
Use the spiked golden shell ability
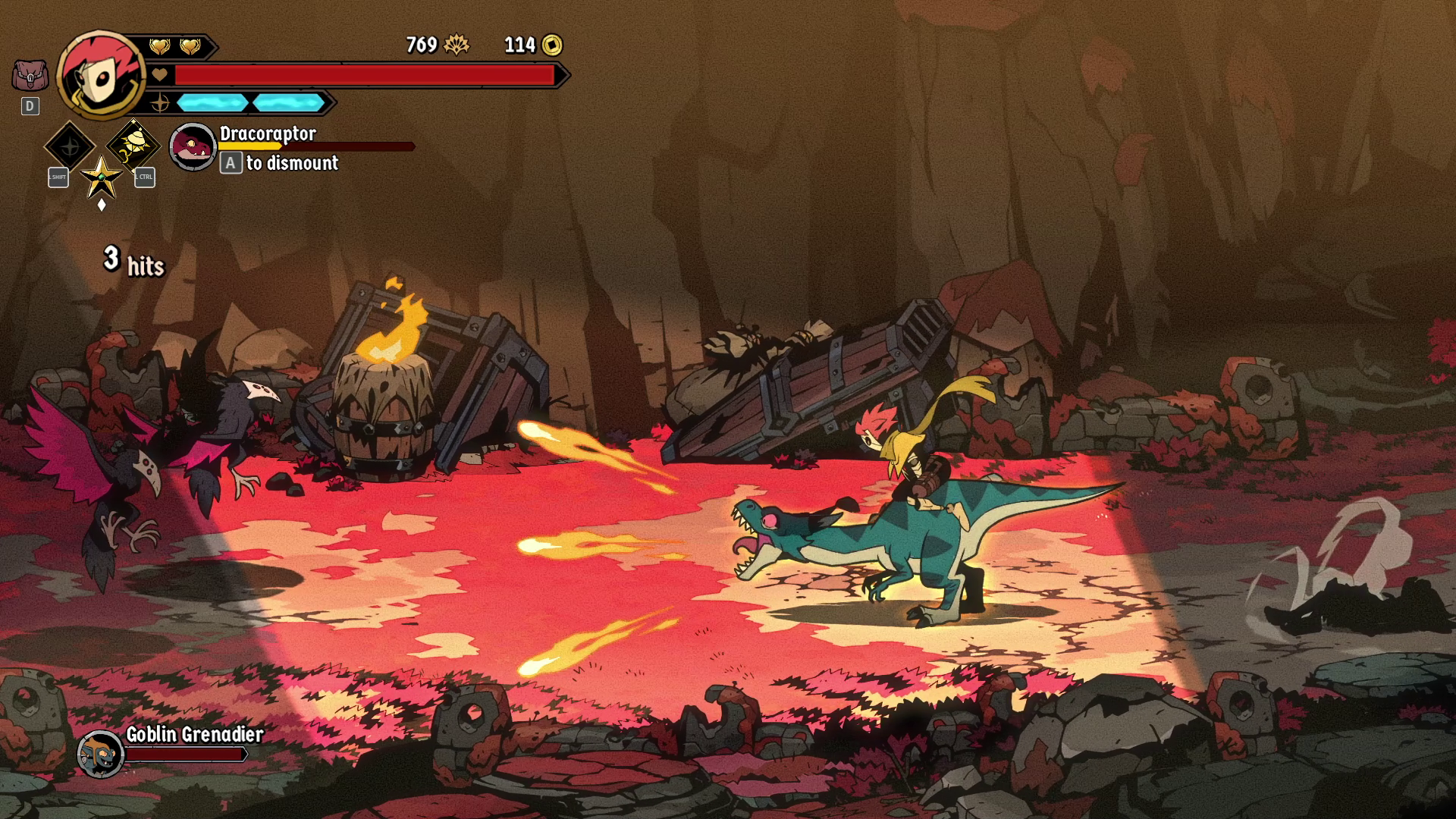coord(133,145)
